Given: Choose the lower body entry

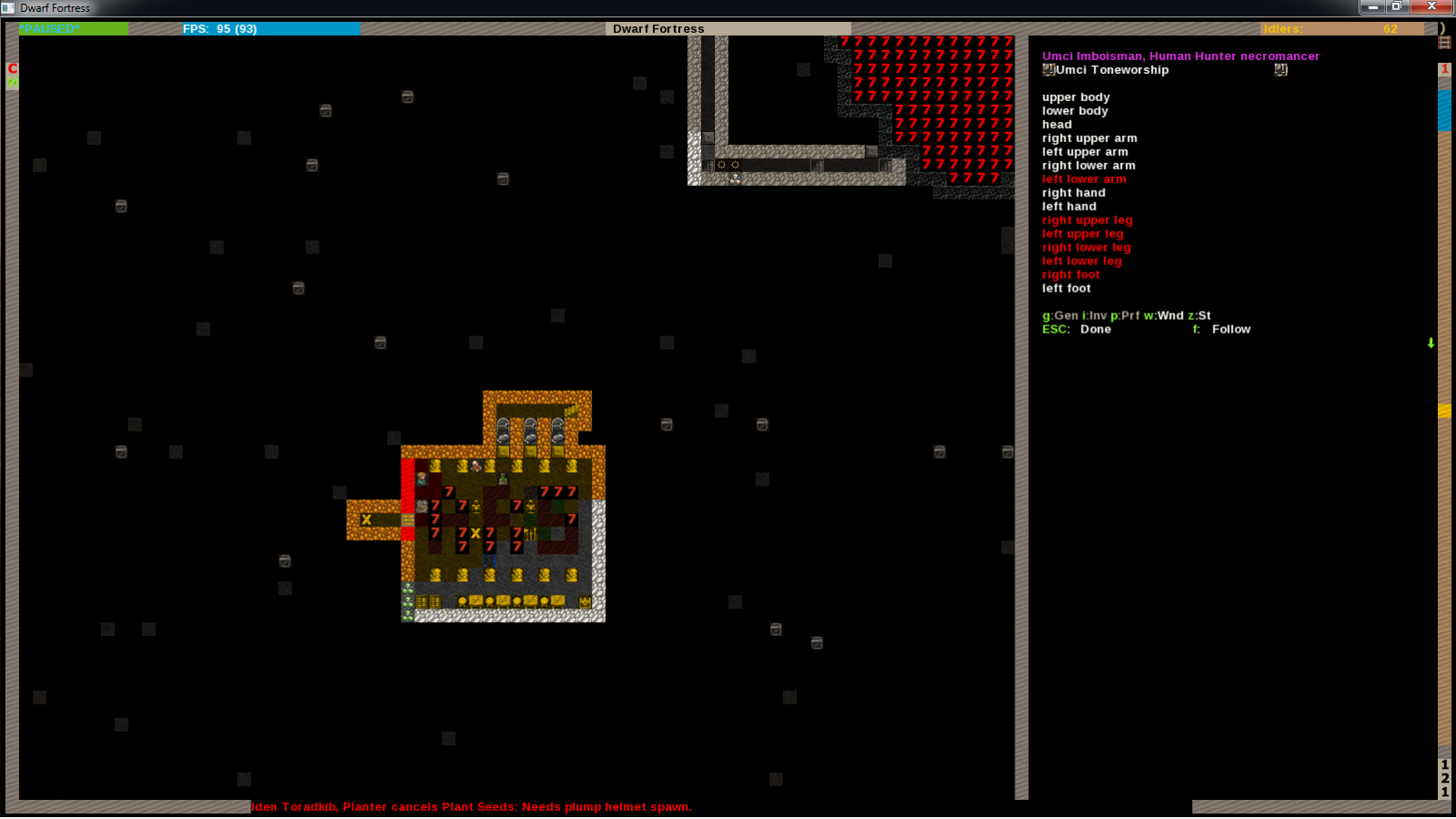Looking at the screenshot, I should 1074,111.
